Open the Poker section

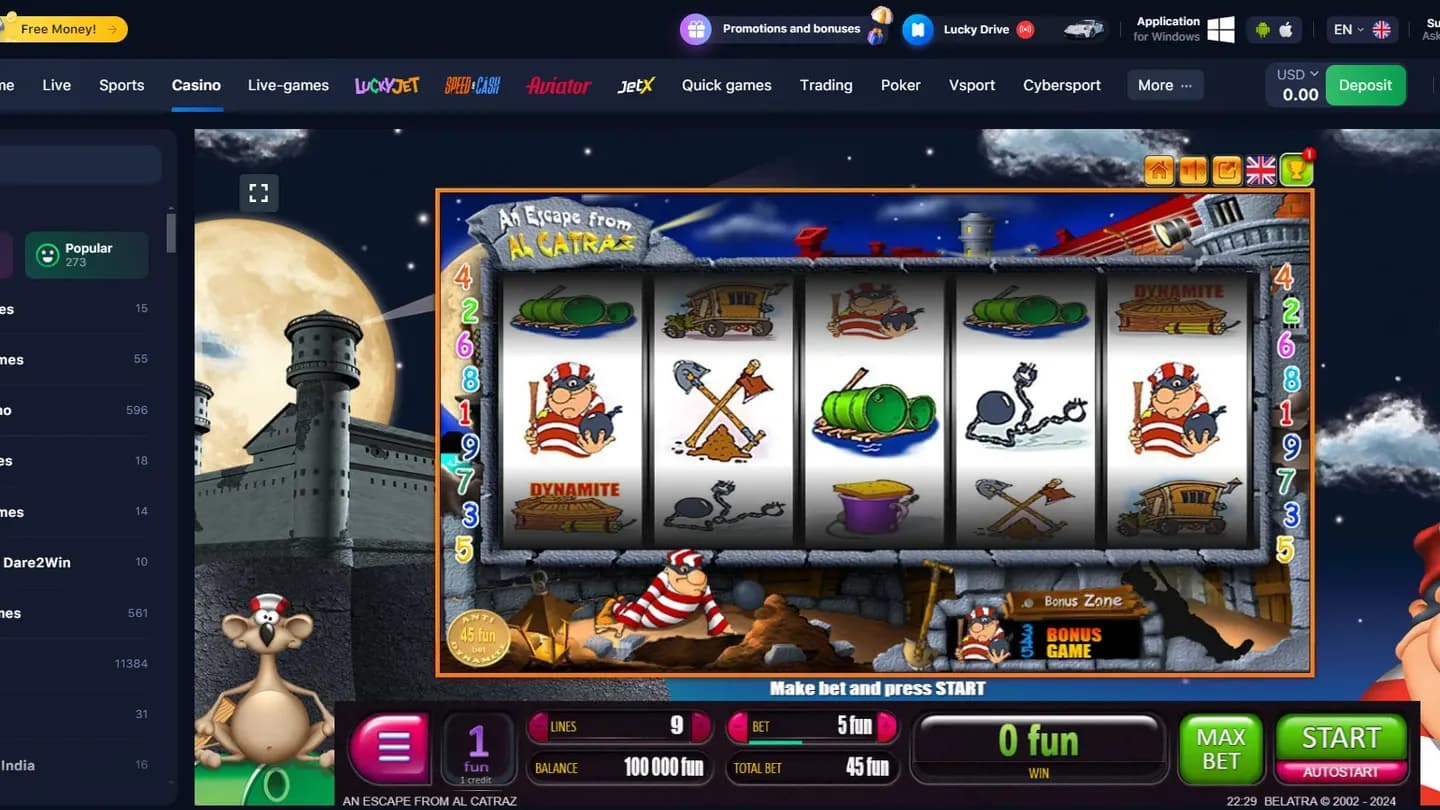900,85
